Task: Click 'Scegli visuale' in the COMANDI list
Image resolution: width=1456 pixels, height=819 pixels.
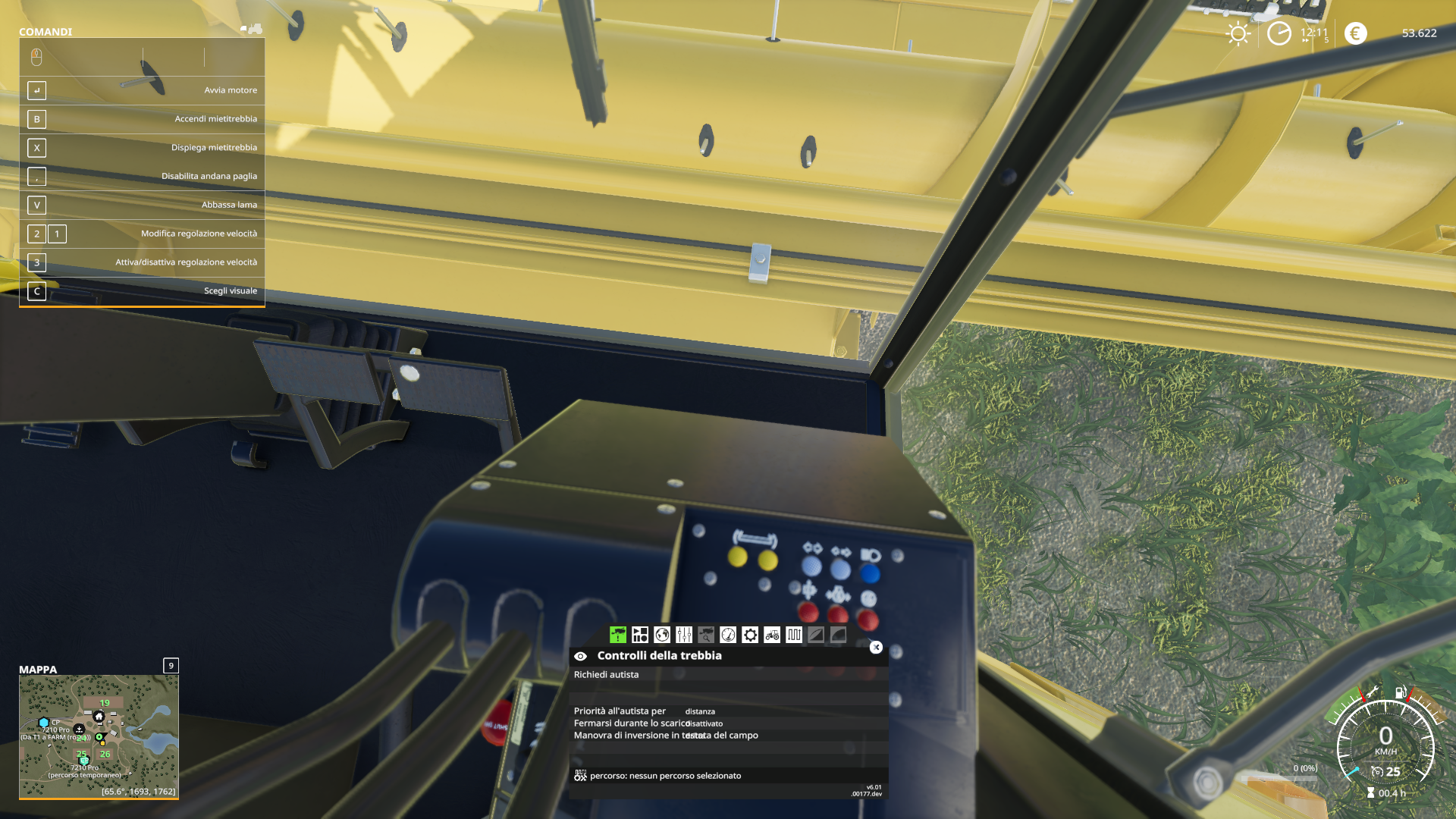Action: (x=231, y=290)
